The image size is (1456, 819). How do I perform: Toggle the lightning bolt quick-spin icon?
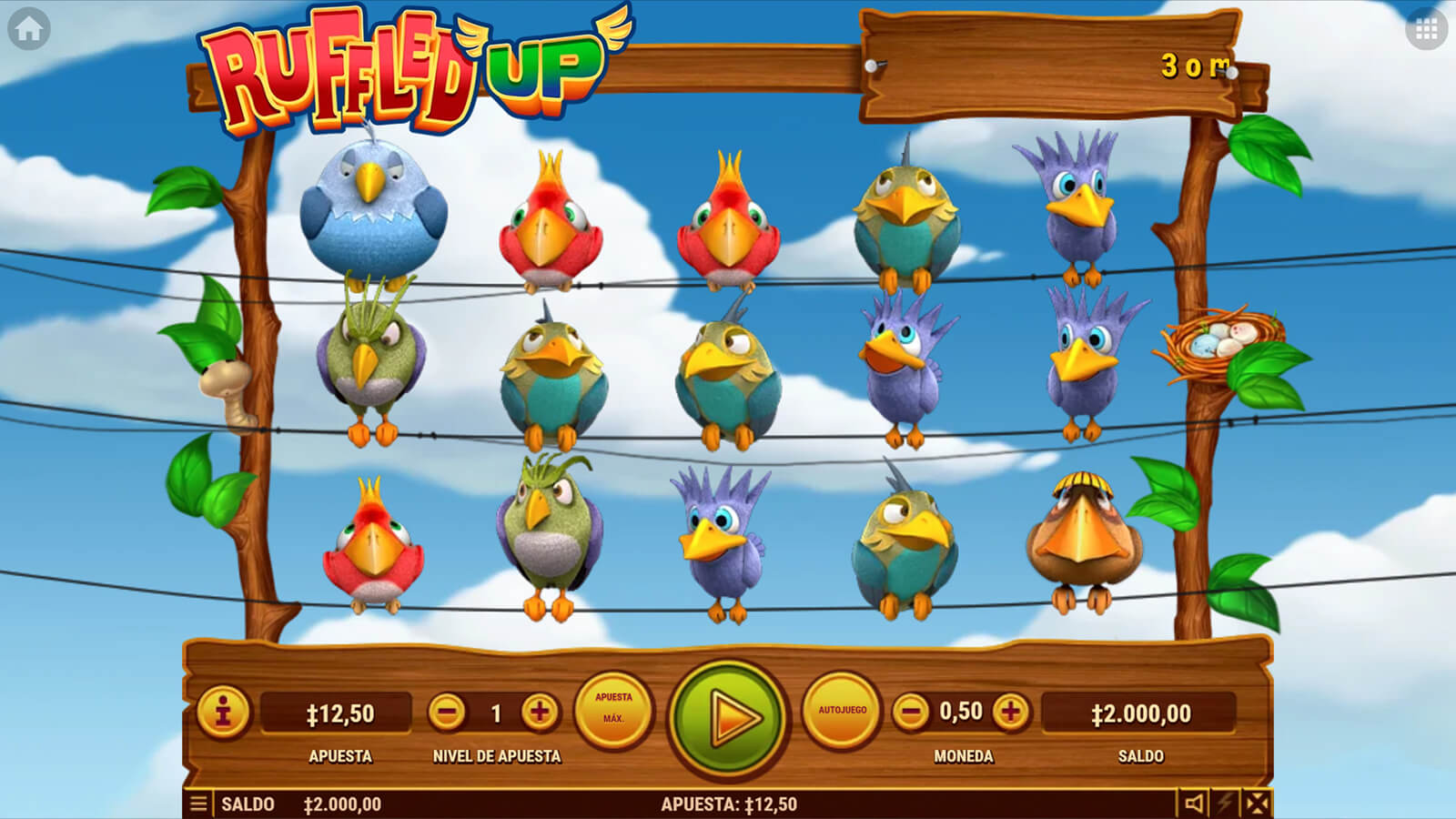click(x=1226, y=804)
